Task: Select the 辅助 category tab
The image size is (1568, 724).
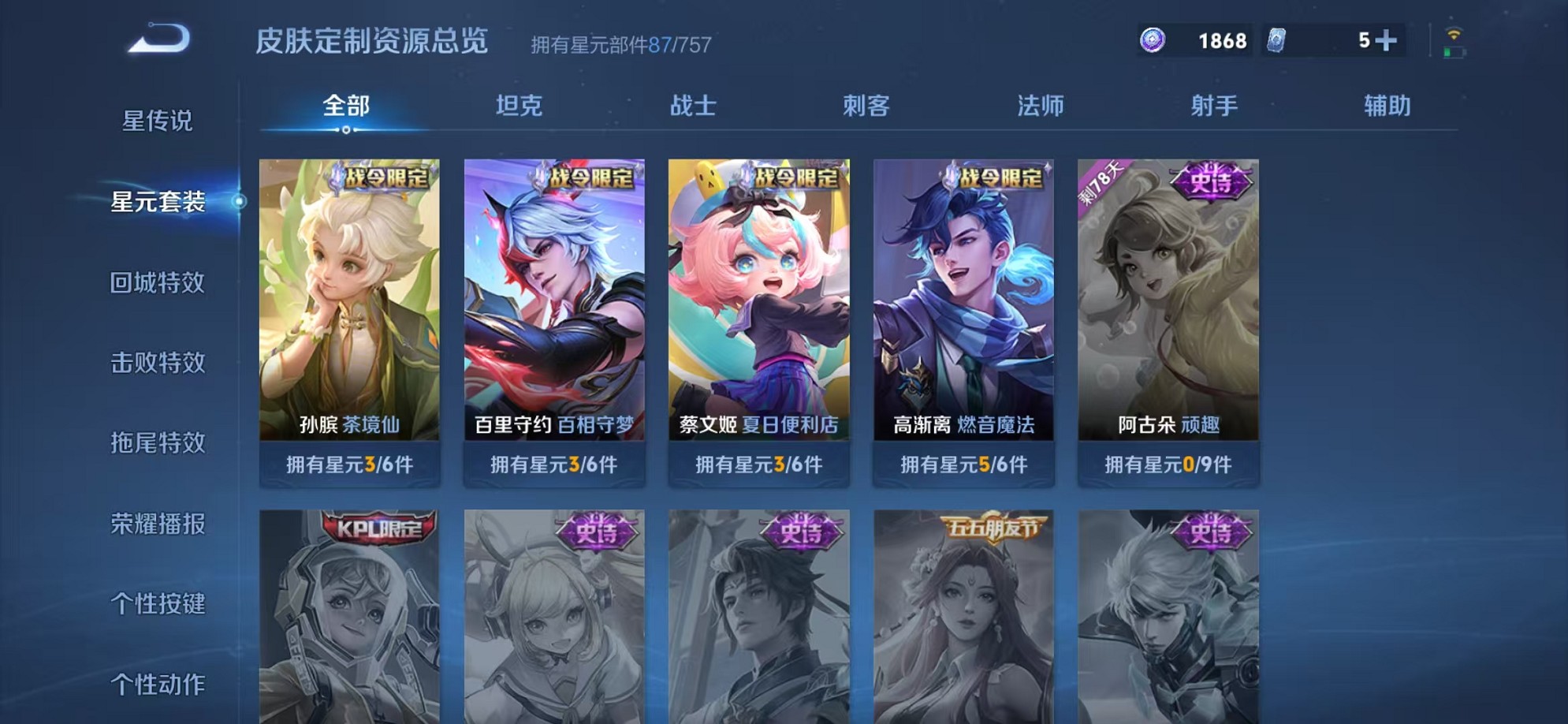Action: point(1389,106)
